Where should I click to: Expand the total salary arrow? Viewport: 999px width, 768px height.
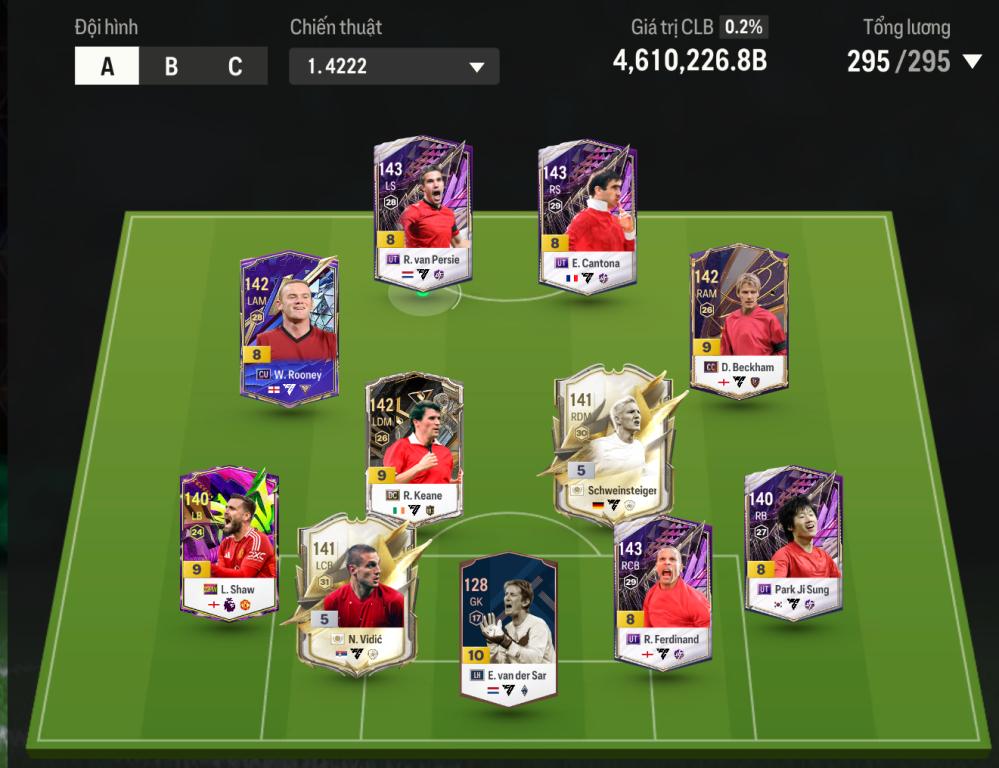pyautogui.click(x=971, y=62)
